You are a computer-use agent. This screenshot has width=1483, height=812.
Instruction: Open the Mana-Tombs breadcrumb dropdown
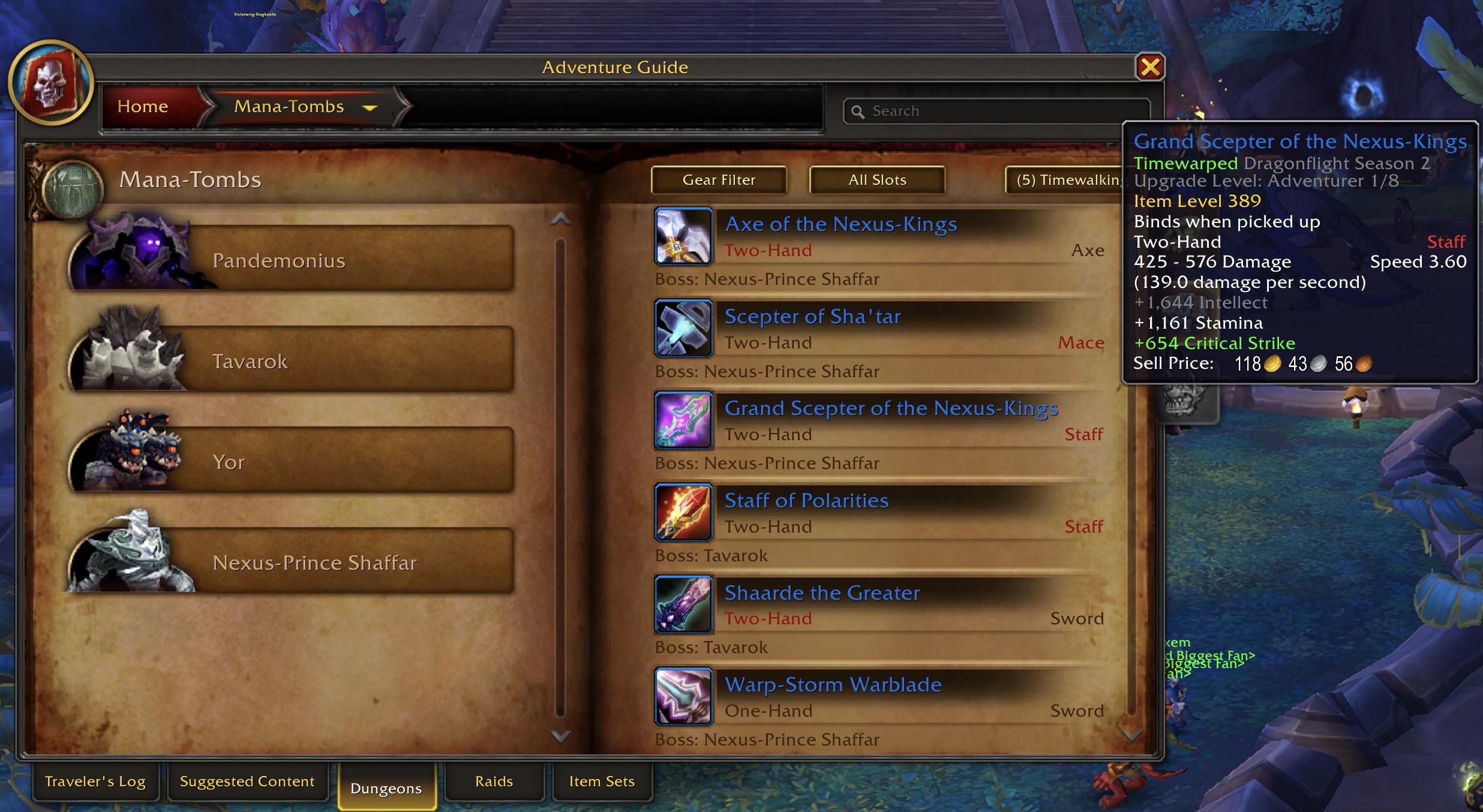(x=370, y=108)
